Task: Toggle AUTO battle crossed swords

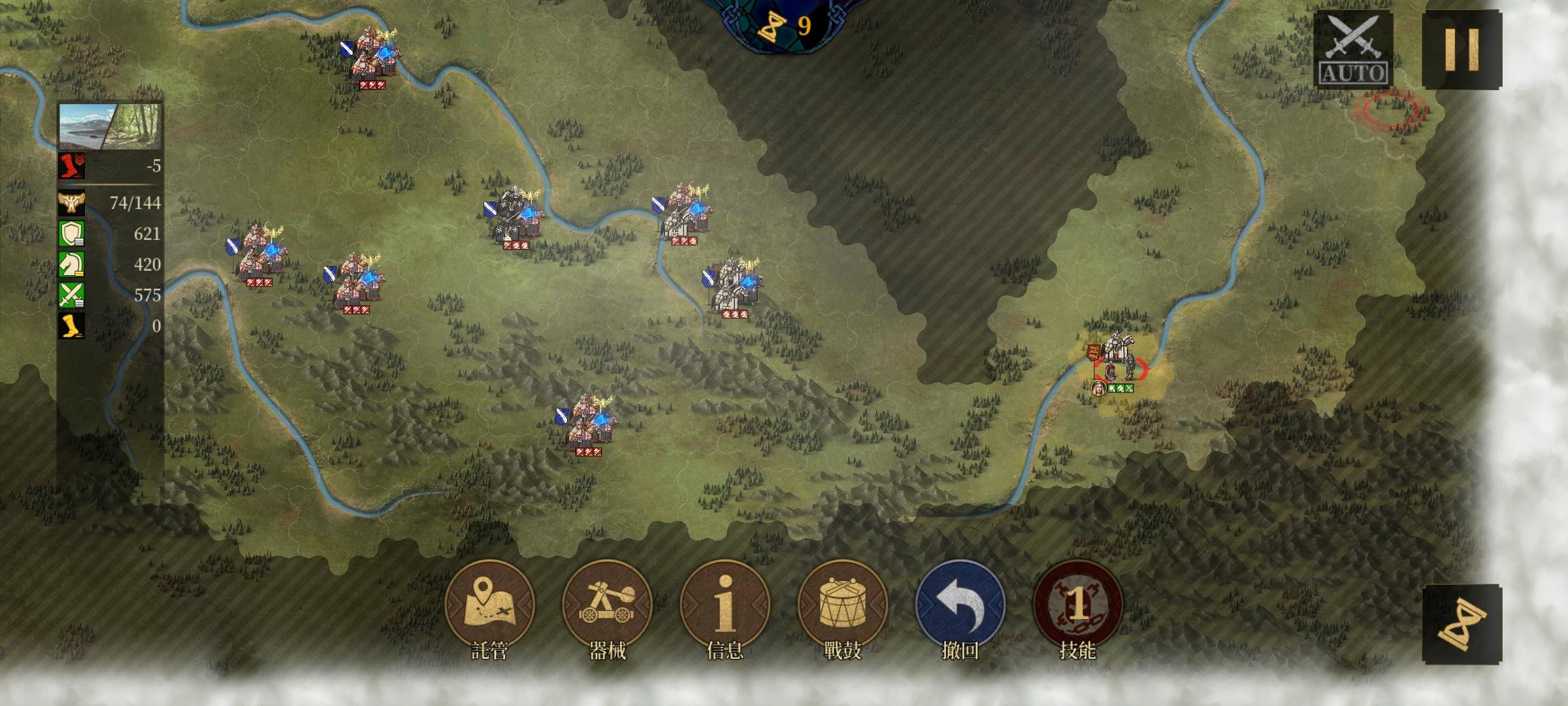Action: pos(1353,49)
